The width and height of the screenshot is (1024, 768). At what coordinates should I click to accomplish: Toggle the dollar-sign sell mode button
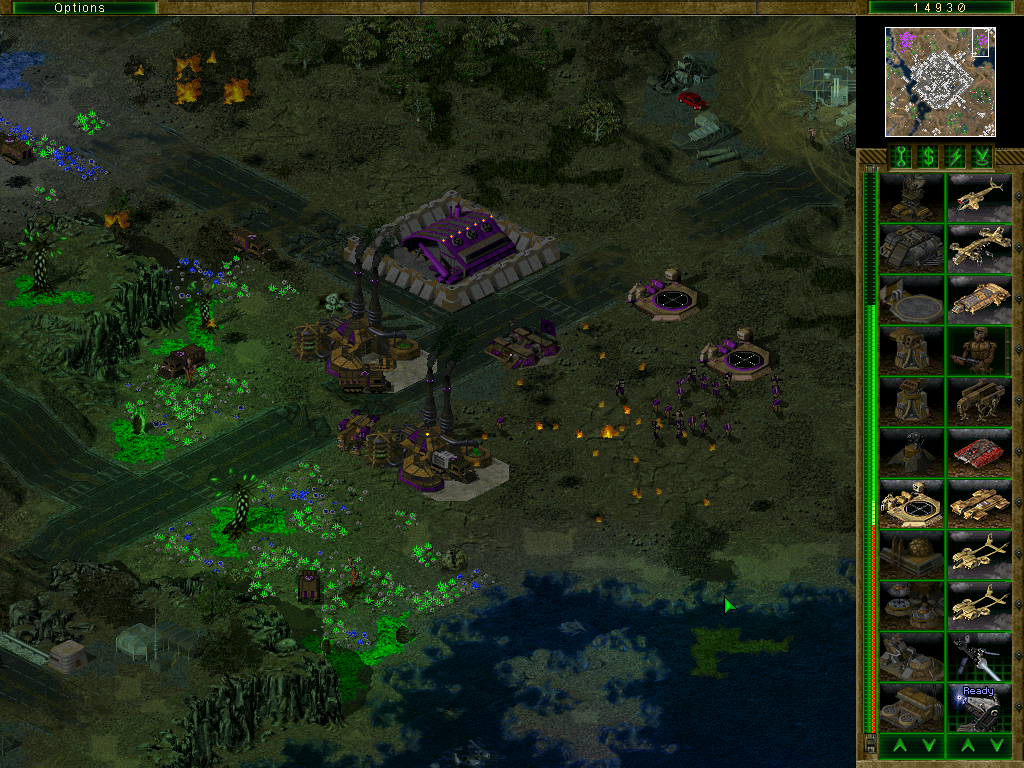tap(928, 156)
